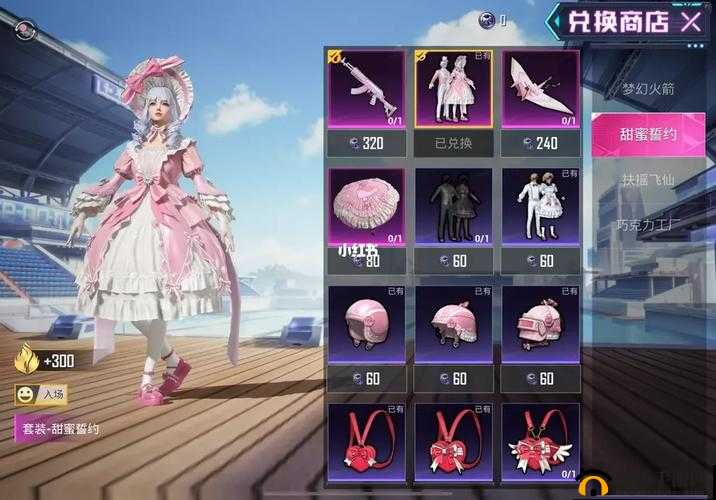Pick the pink lace parachute item
This screenshot has width=716, height=500.
[367, 207]
